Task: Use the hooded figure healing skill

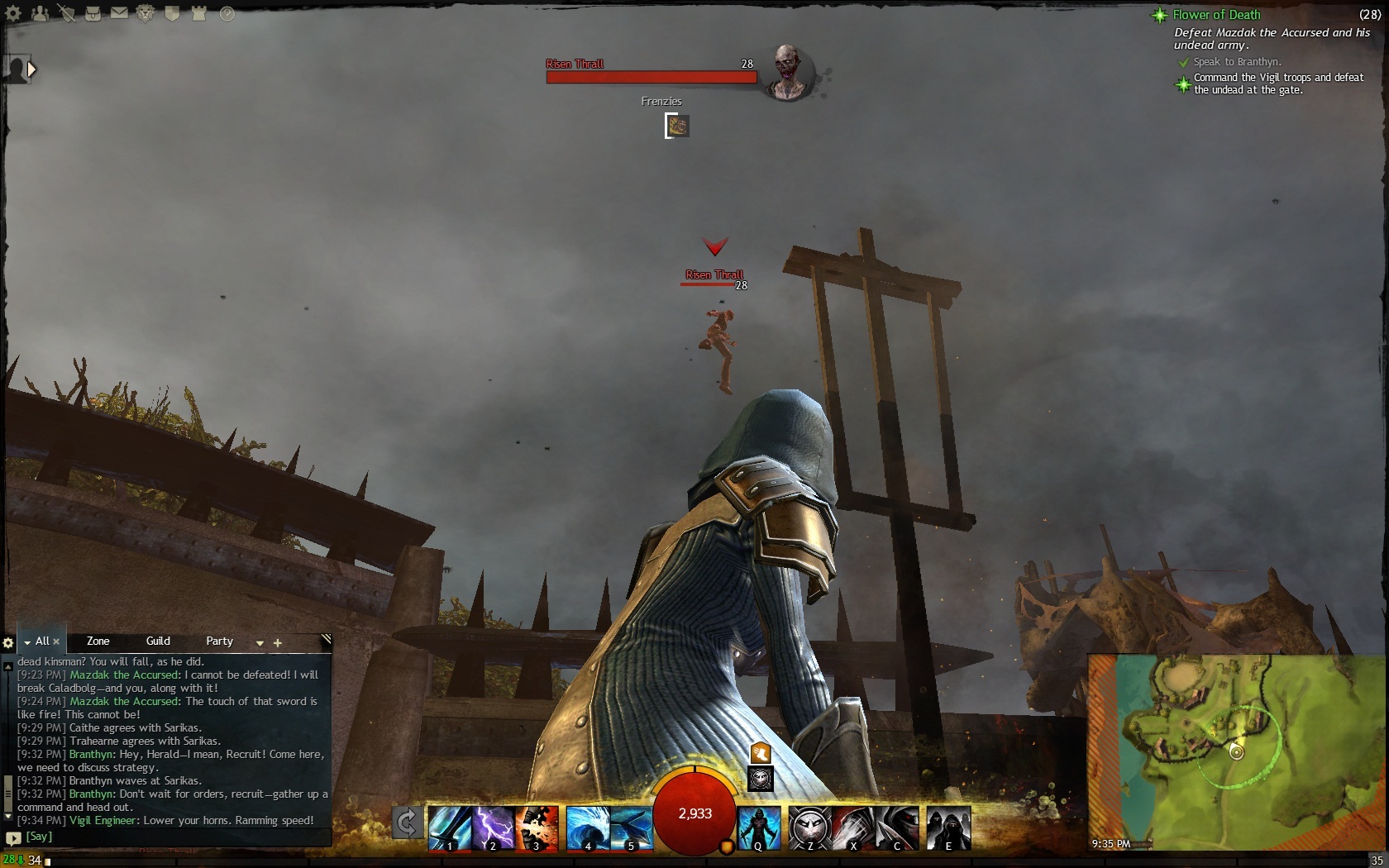Action: click(759, 827)
